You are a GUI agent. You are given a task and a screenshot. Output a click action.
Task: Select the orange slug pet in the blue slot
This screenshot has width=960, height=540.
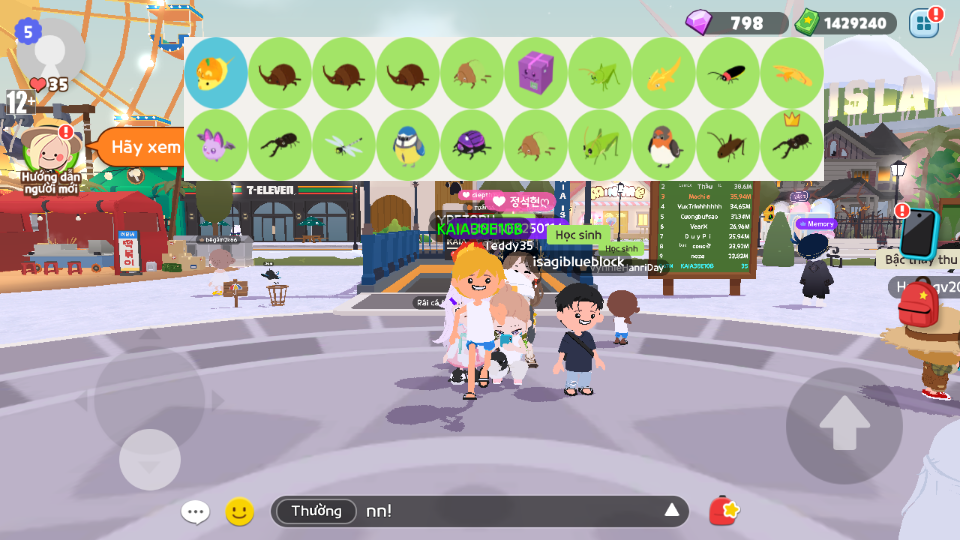(216, 73)
